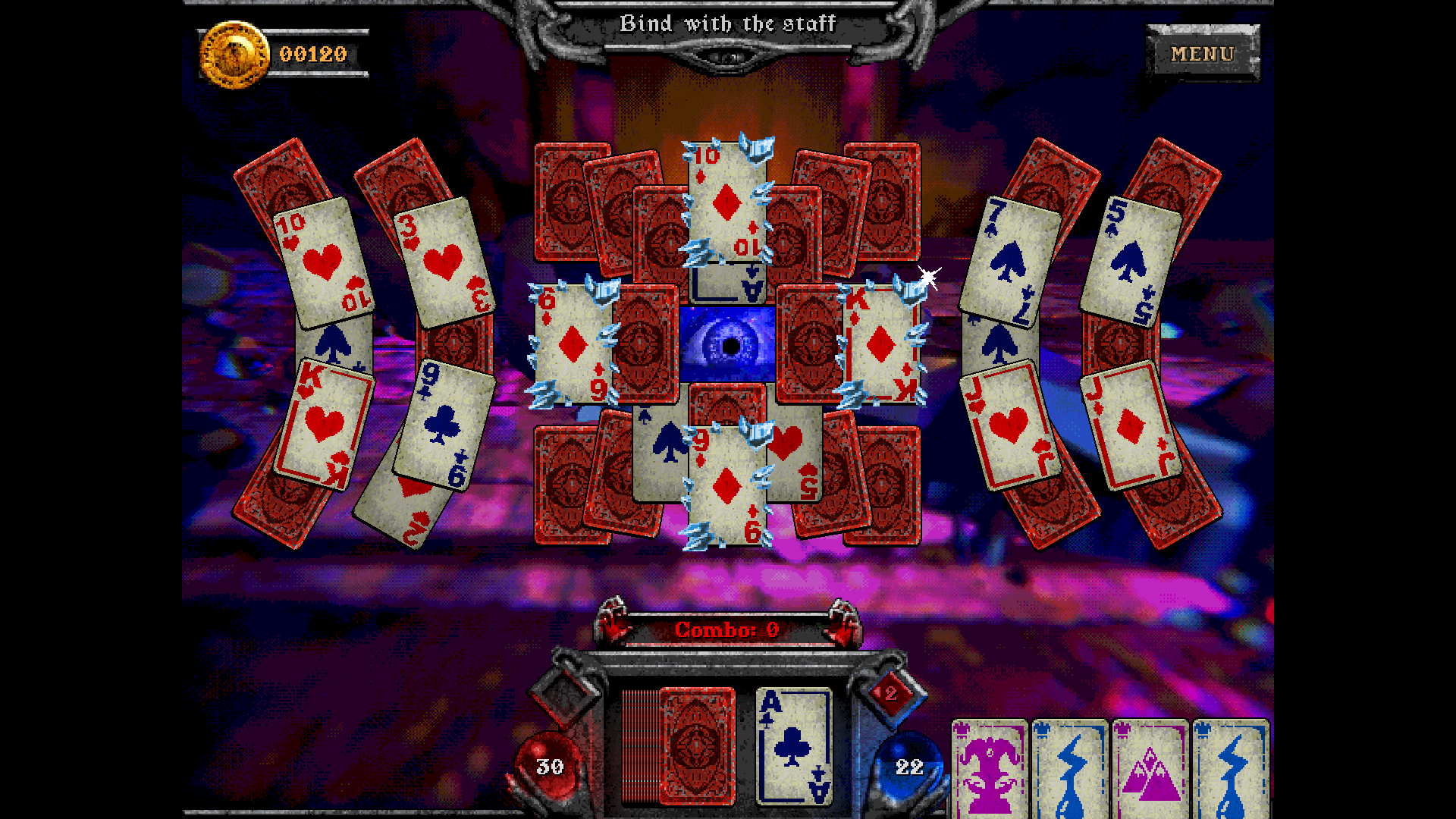
Task: Click the gold coin score medallion
Action: (x=231, y=55)
